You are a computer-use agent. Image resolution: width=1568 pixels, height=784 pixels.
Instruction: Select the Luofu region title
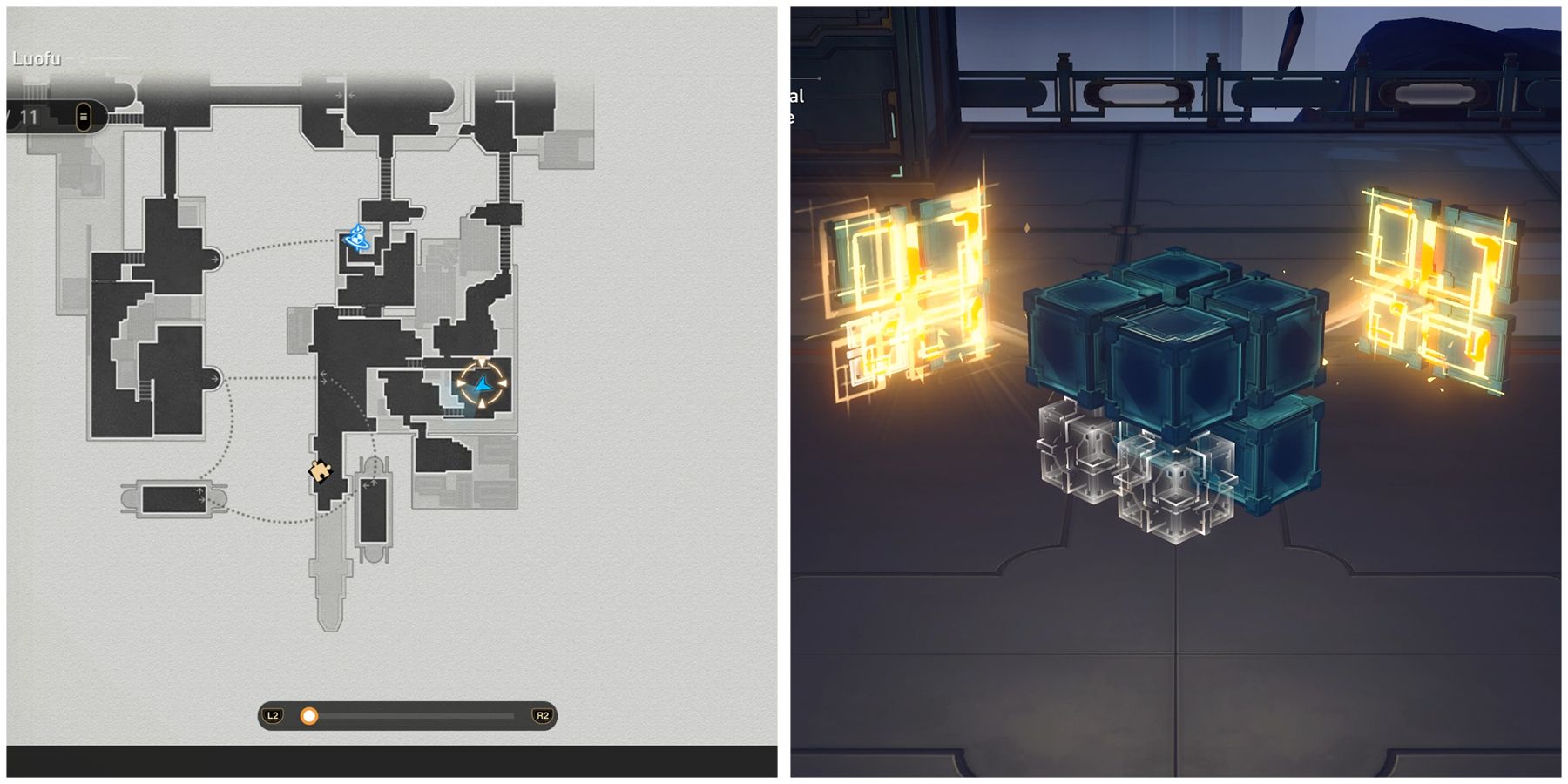[37, 57]
